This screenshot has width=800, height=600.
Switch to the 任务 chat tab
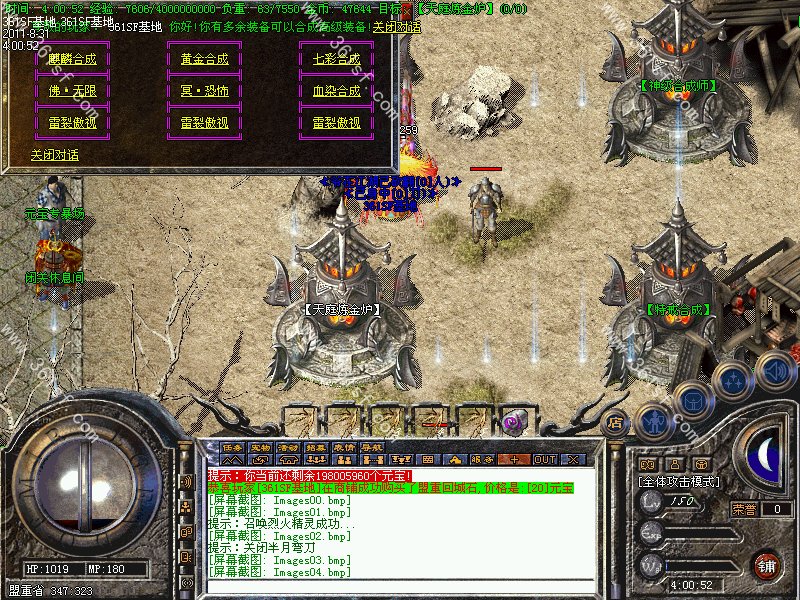[233, 447]
